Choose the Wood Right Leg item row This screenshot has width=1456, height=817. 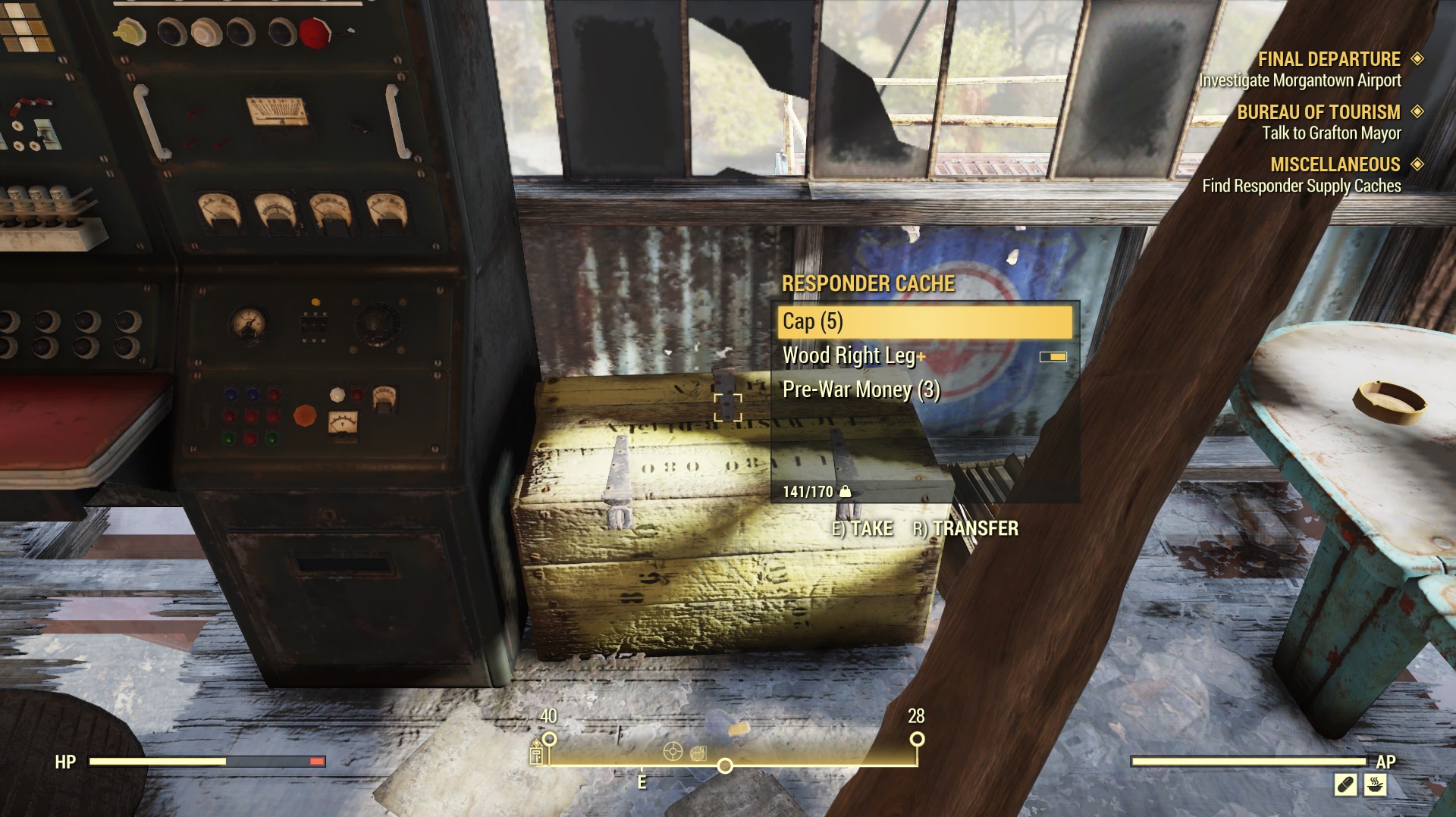(924, 355)
